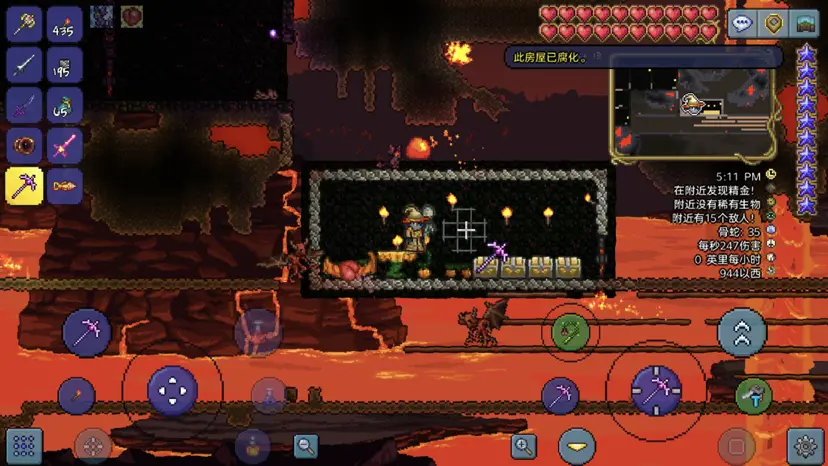Tap the yellow drop-down platform button

tap(576, 445)
